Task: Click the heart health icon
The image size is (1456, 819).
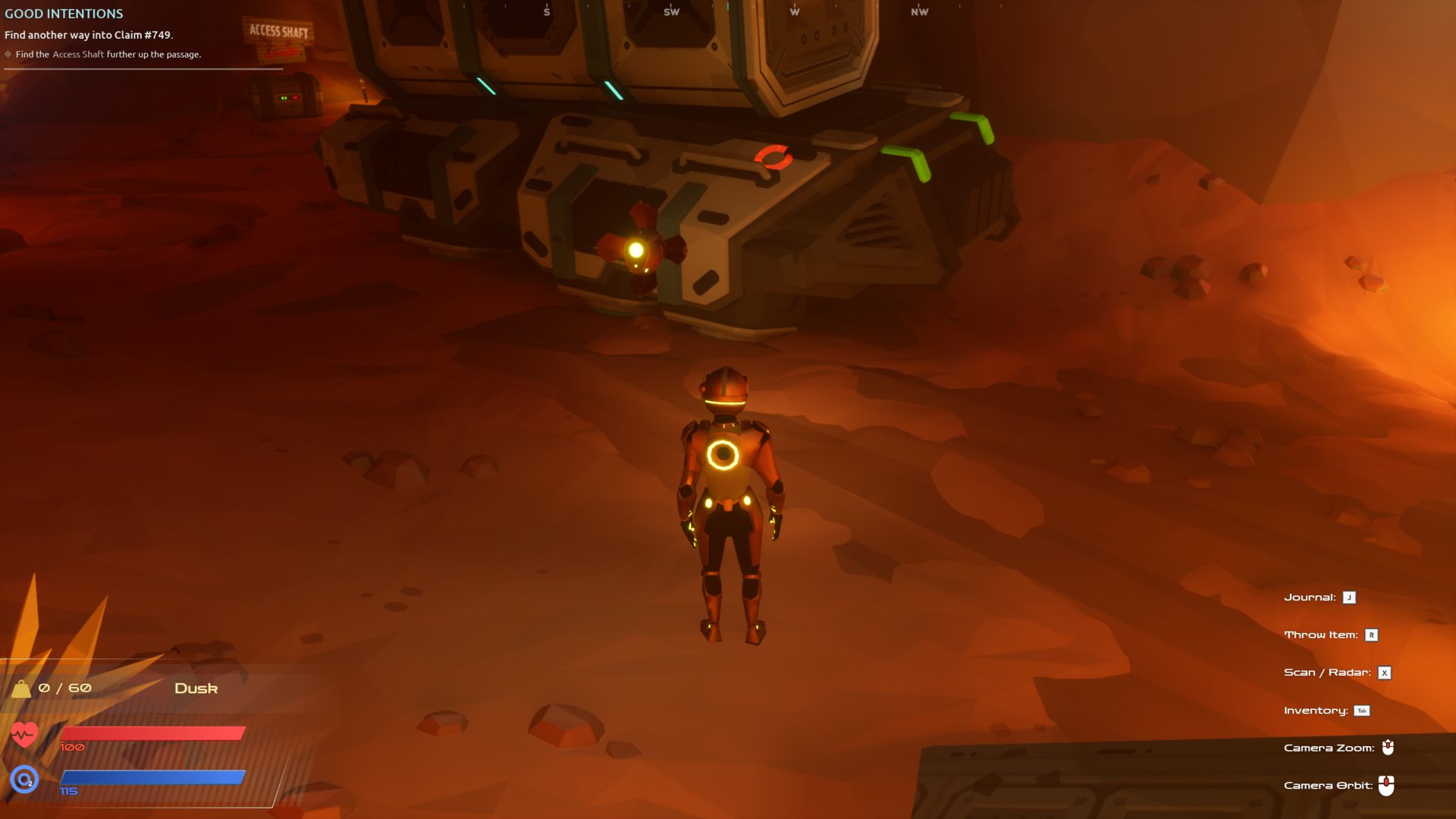Action: click(24, 734)
